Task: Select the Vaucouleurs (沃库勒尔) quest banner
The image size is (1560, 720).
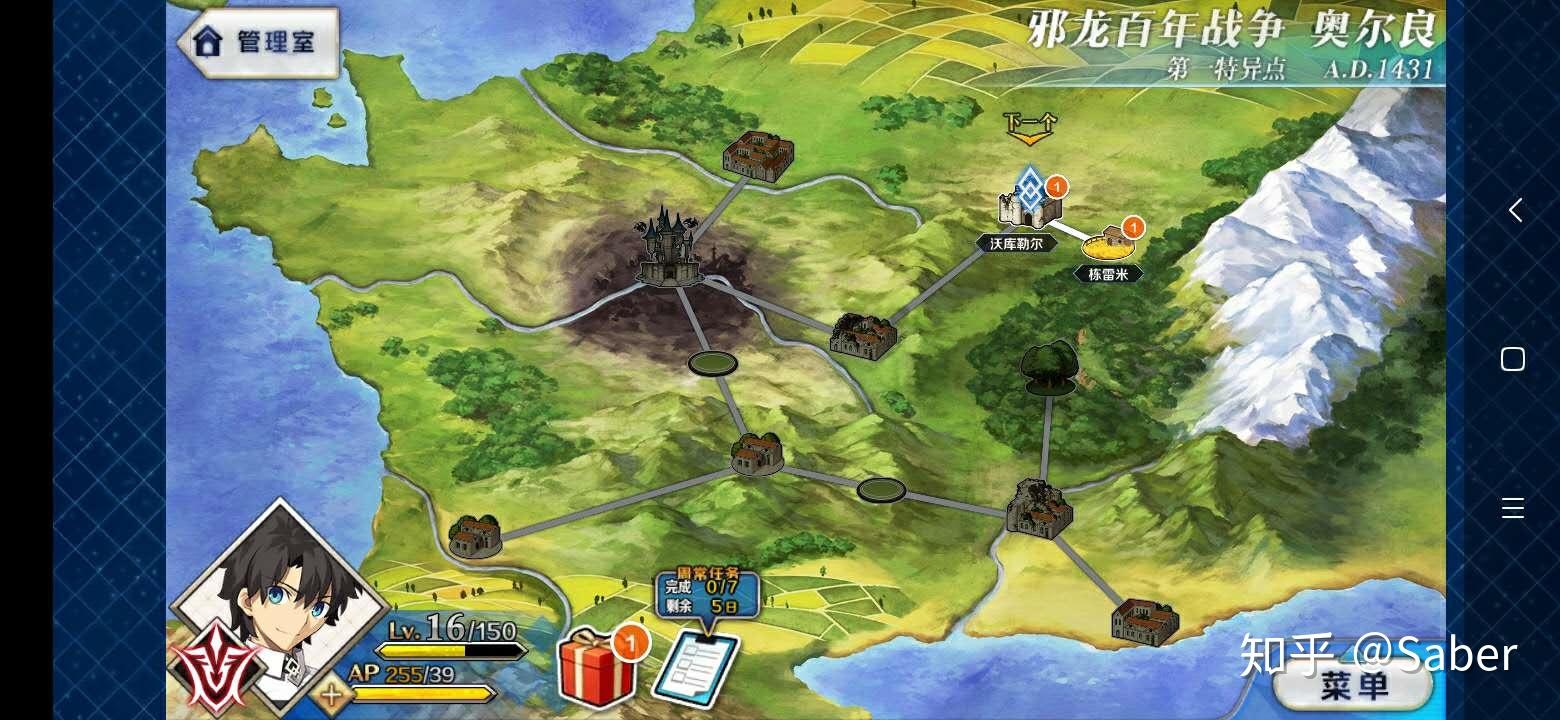Action: point(1014,244)
